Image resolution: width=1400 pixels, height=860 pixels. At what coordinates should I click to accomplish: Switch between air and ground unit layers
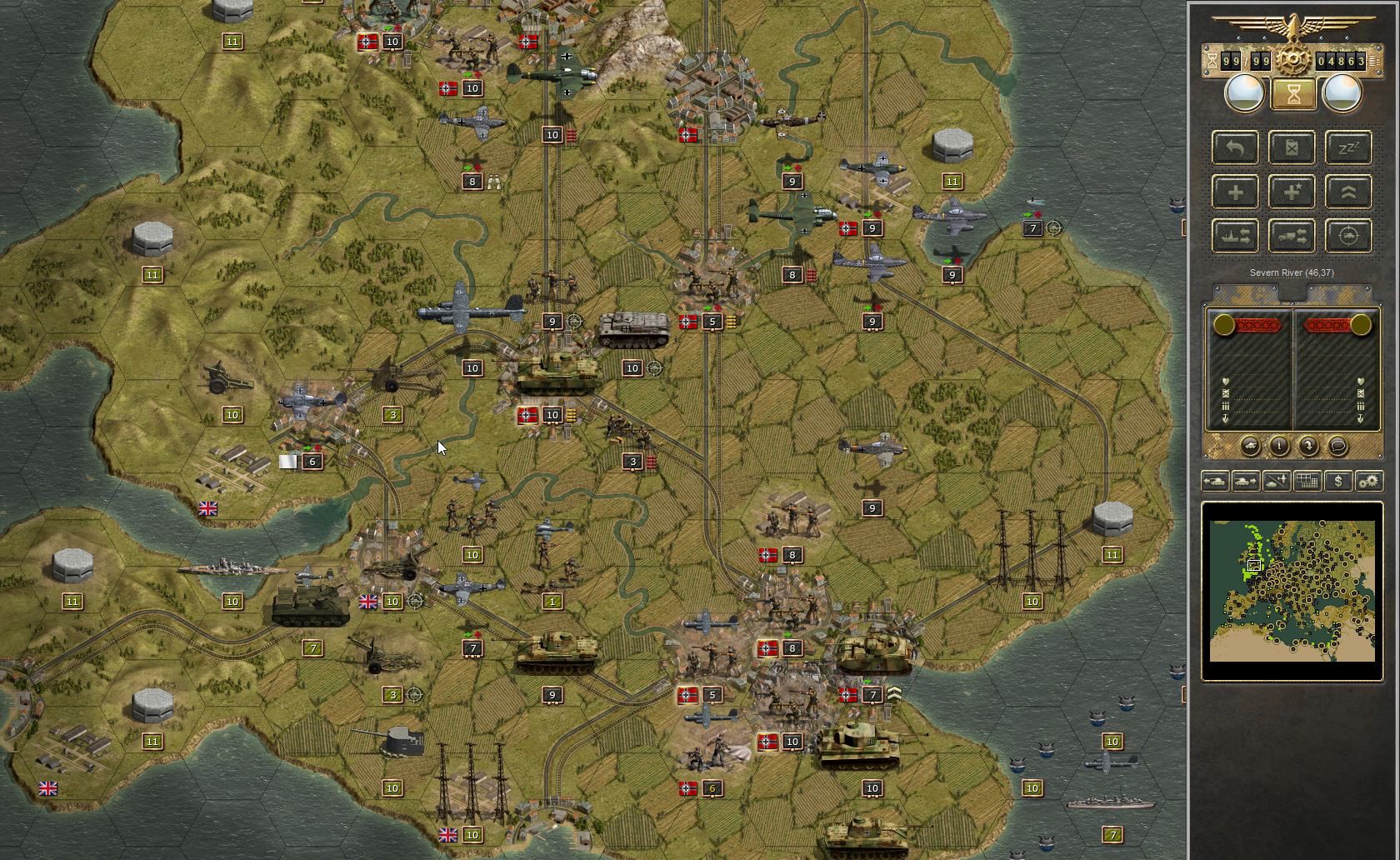point(1277,480)
